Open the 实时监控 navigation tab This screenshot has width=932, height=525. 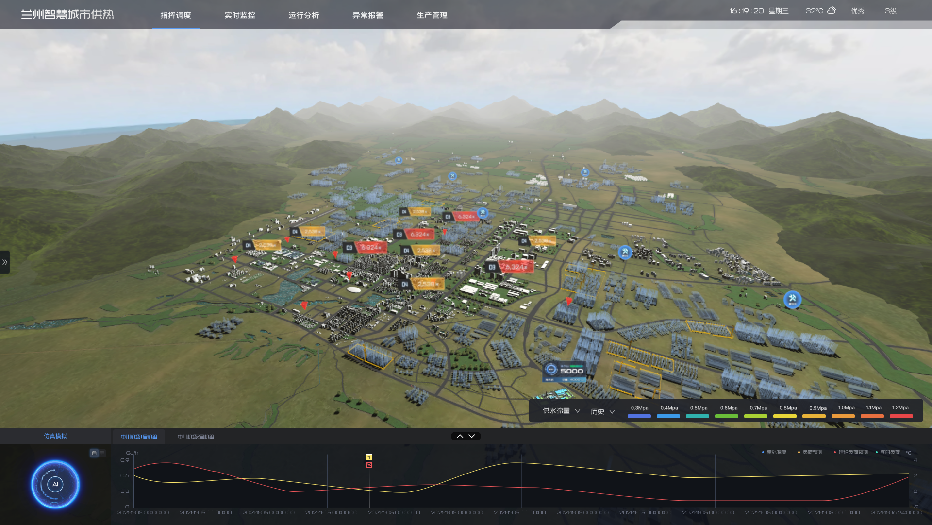(239, 16)
